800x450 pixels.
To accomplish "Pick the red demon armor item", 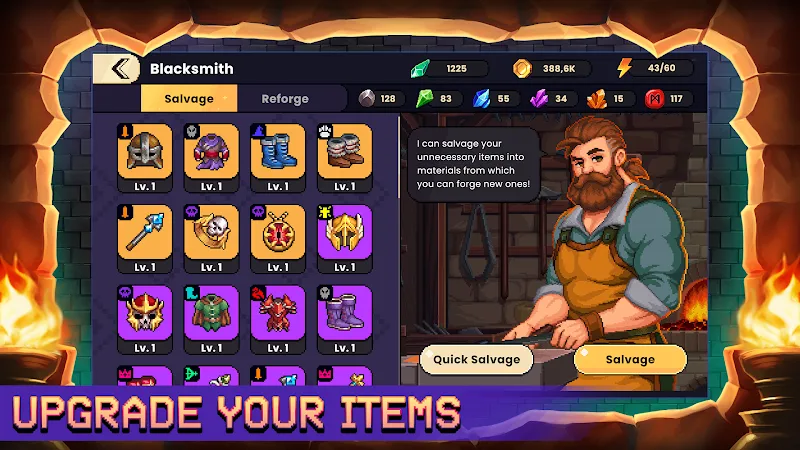I will (278, 313).
